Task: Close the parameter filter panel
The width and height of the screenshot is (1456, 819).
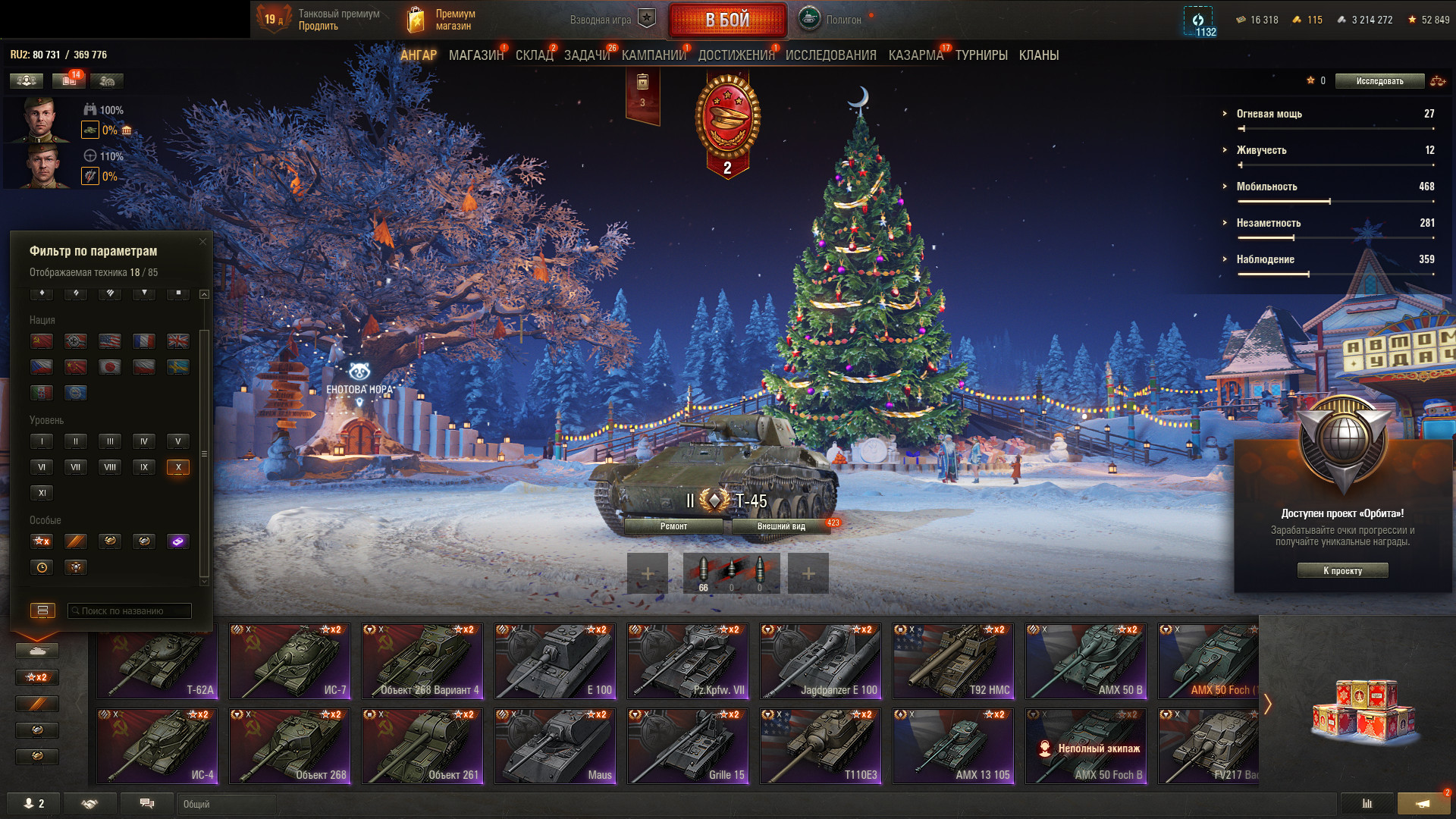Action: click(x=202, y=242)
